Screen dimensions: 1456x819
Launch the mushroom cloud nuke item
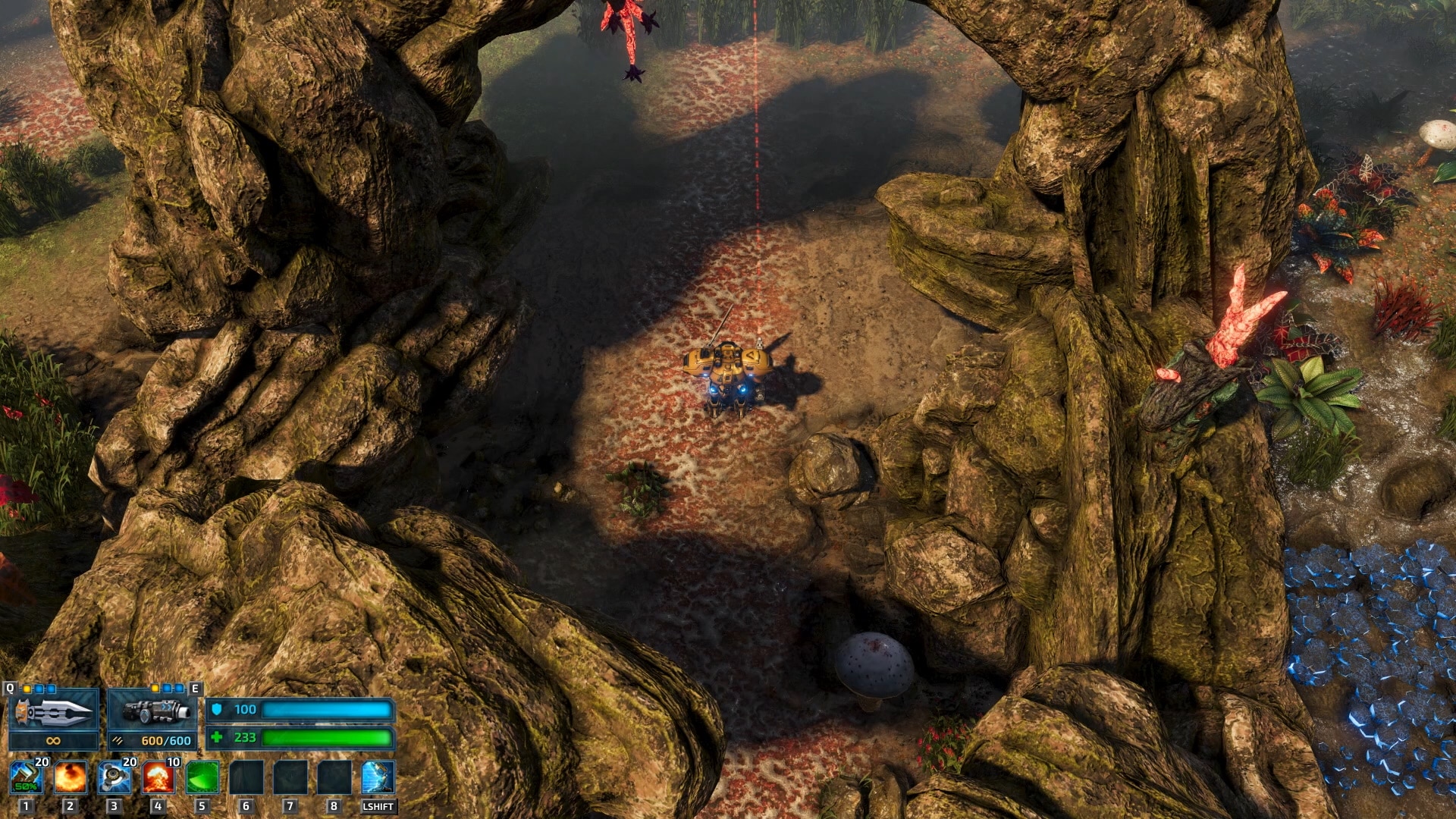tap(158, 777)
